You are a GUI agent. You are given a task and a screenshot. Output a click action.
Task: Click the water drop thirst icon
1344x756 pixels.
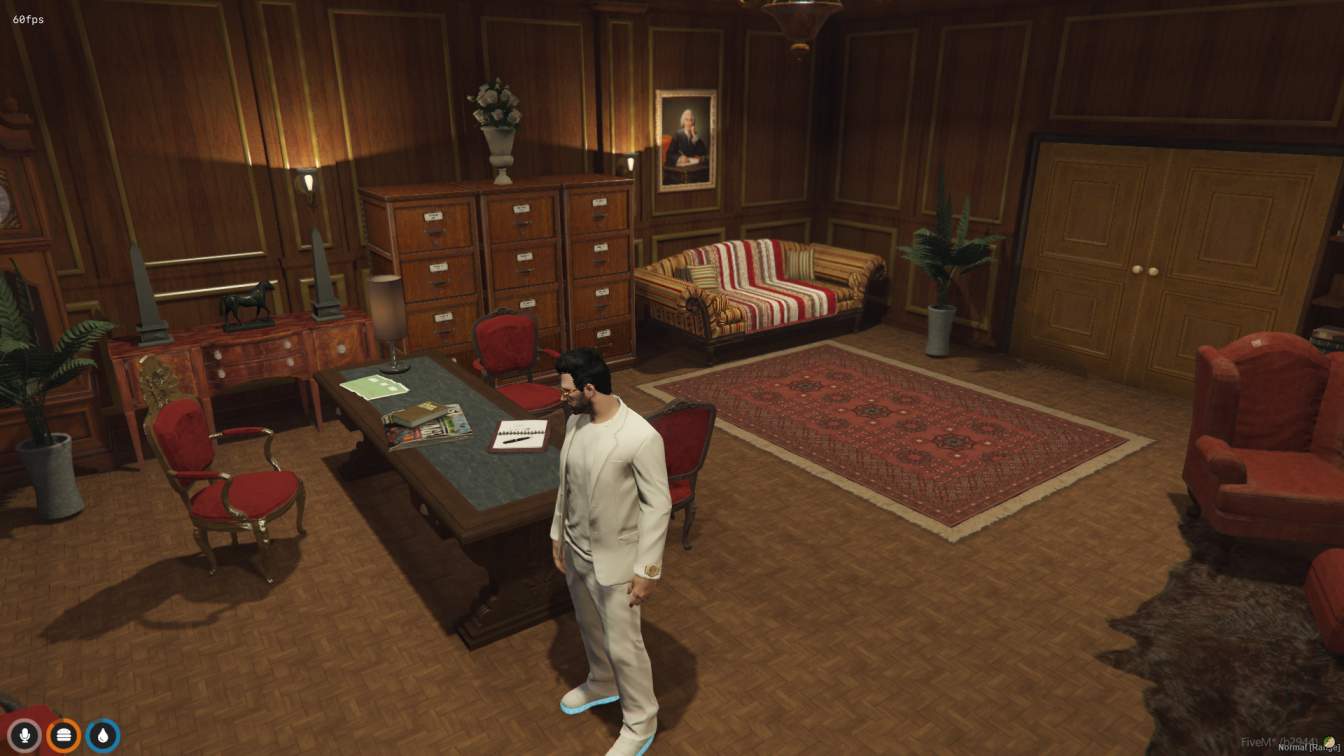[x=103, y=736]
